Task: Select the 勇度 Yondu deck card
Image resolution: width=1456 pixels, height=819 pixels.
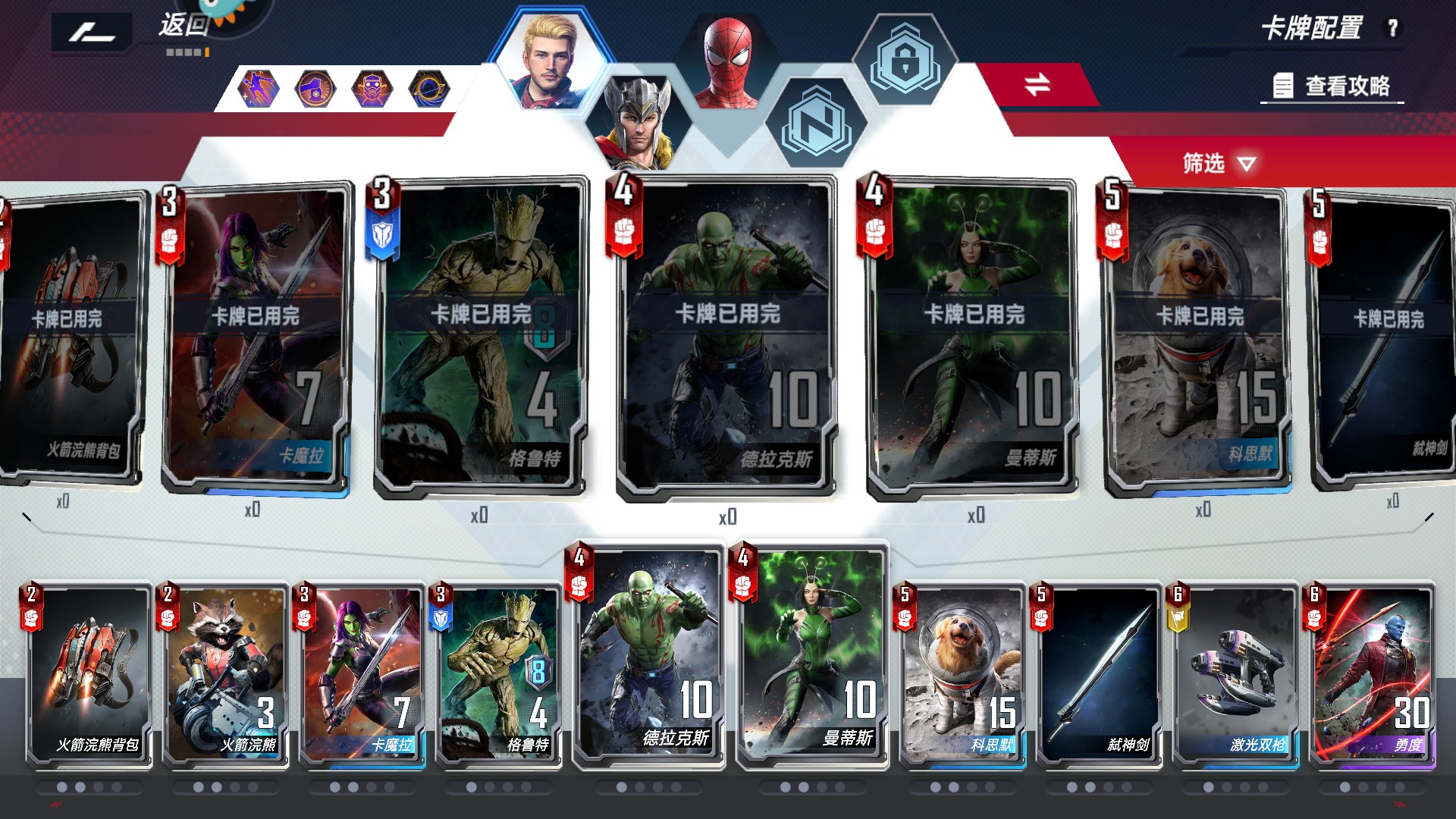Action: (x=1373, y=675)
